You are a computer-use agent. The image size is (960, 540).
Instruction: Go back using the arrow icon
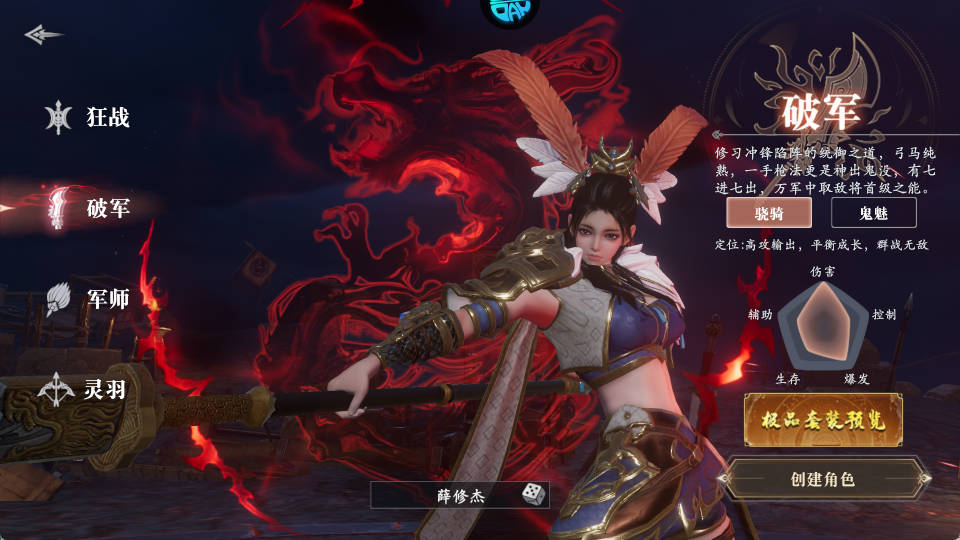coord(43,35)
